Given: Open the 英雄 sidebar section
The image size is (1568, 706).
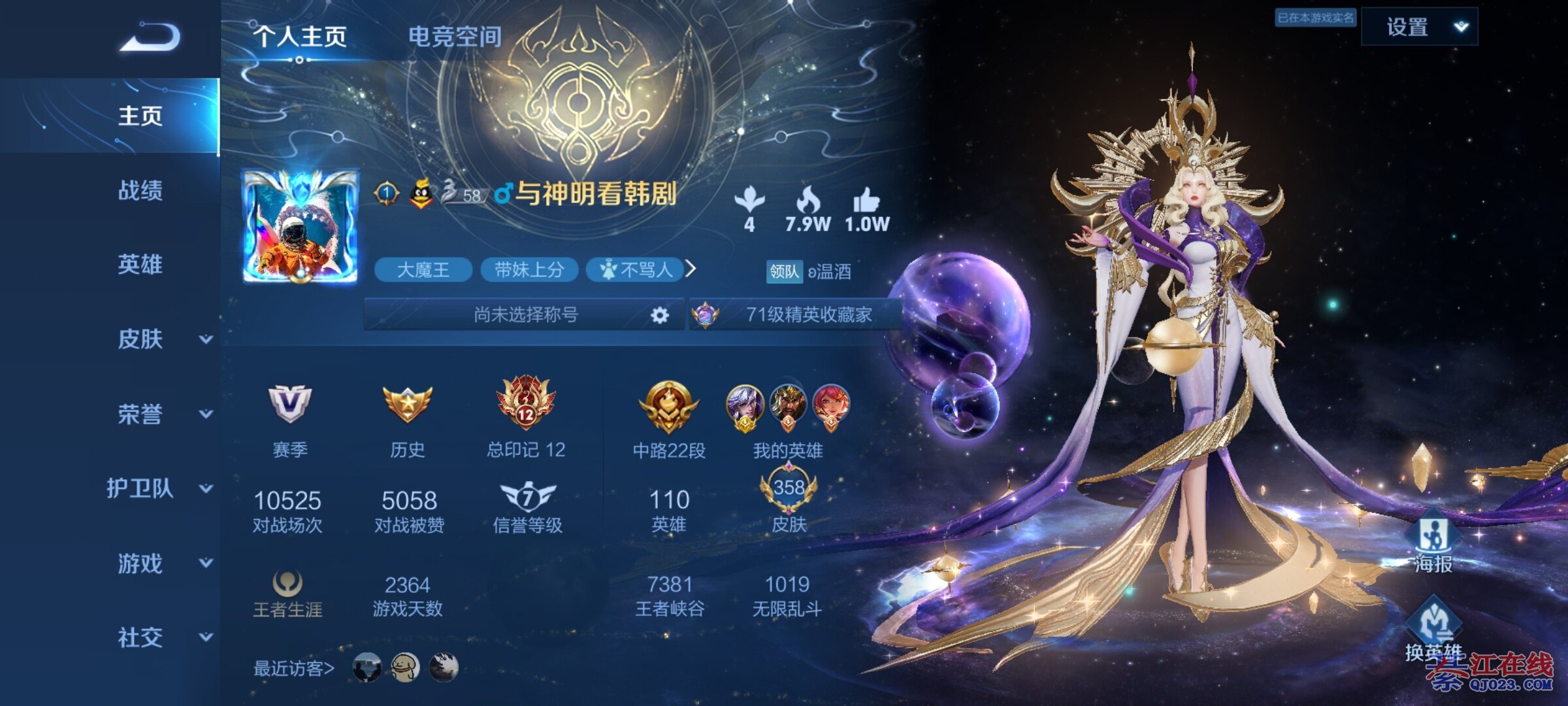Looking at the screenshot, I should click(x=140, y=265).
